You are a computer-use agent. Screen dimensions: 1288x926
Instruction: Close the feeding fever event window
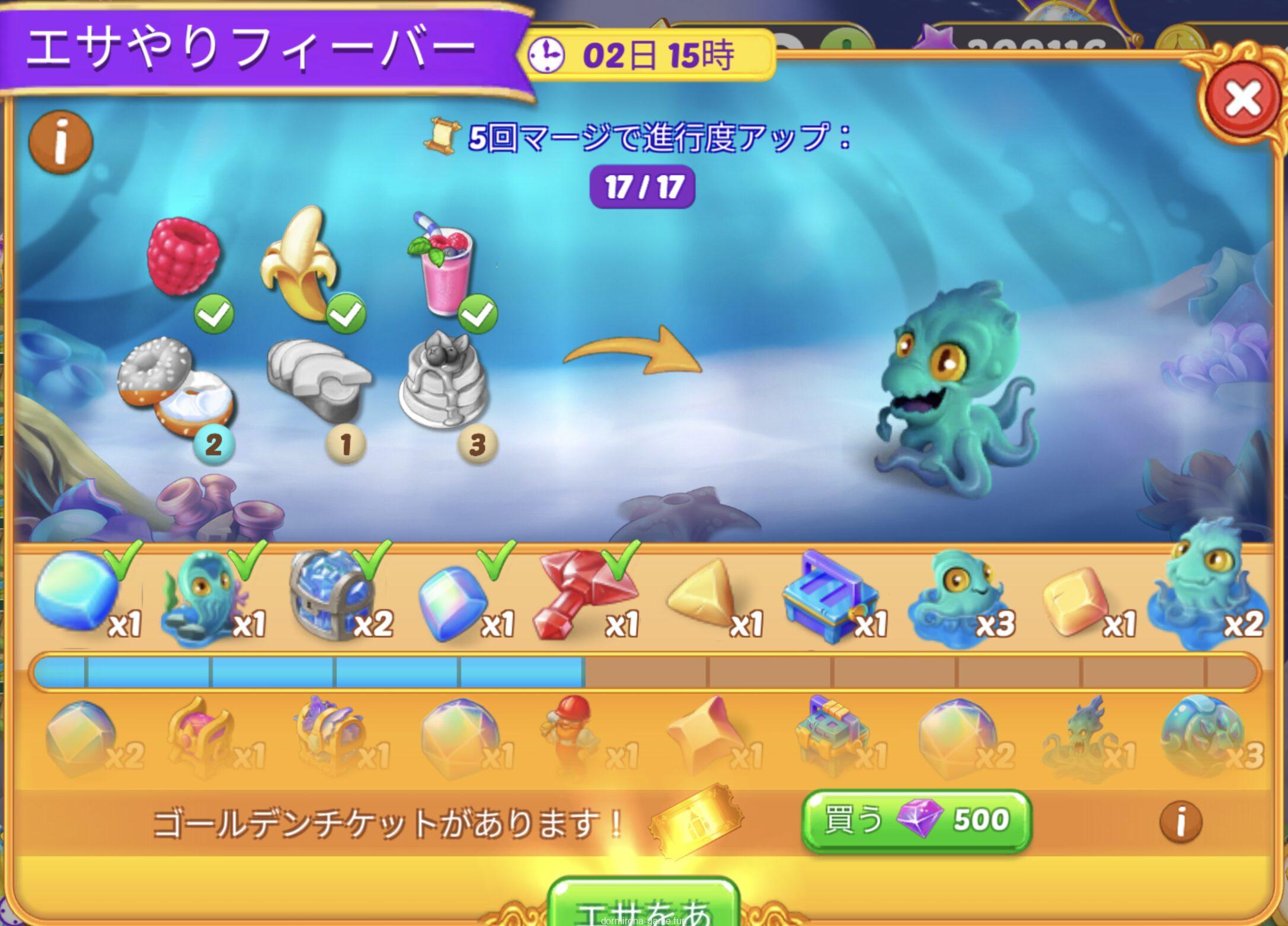[x=1242, y=100]
